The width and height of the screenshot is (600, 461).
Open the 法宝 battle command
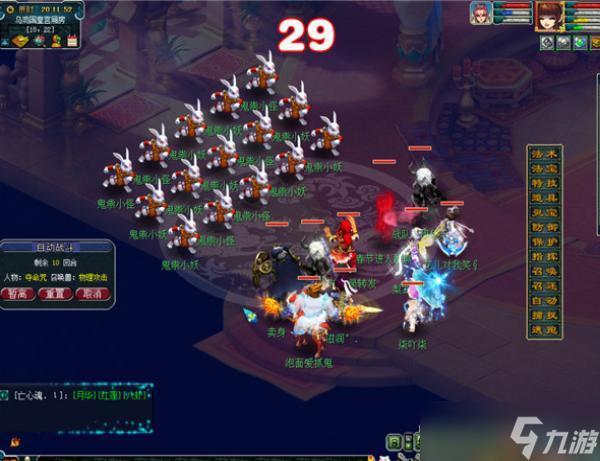pos(546,169)
